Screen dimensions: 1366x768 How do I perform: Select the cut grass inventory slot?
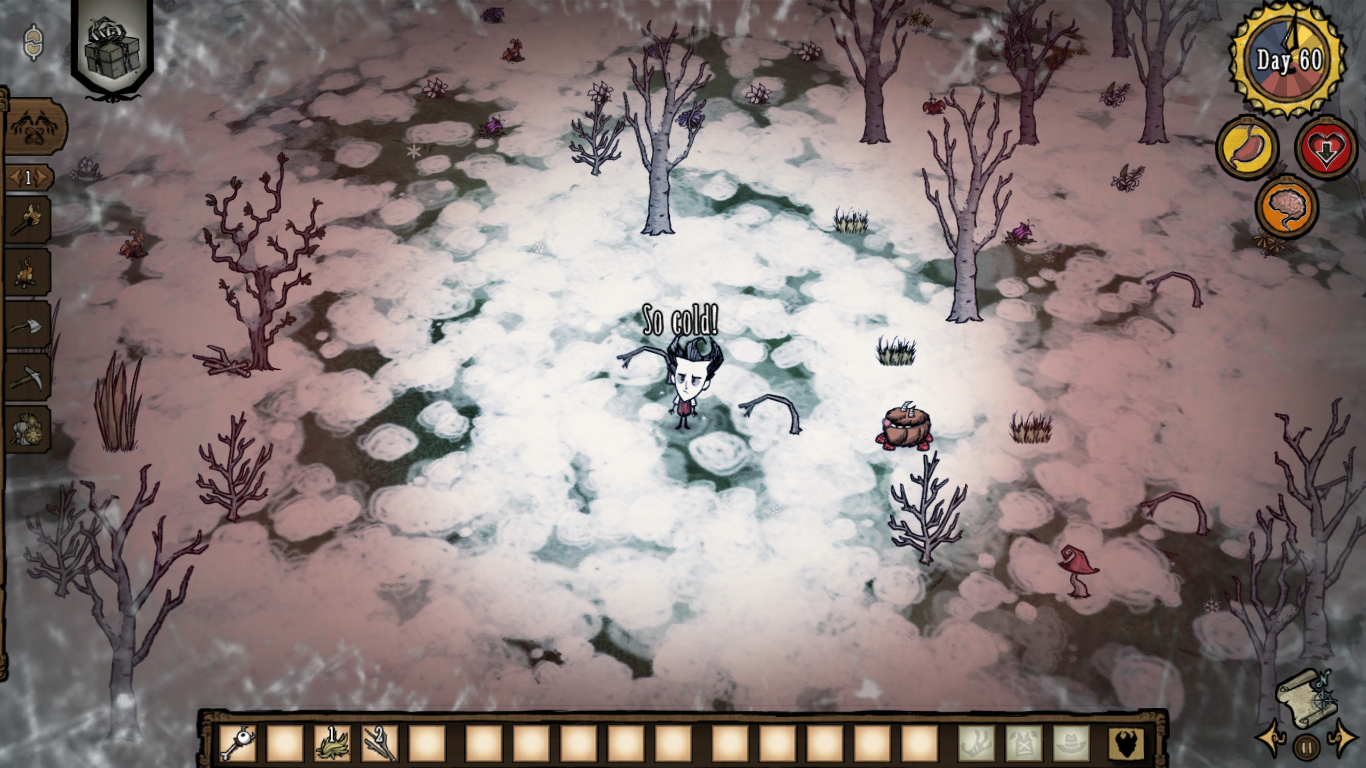pyautogui.click(x=333, y=743)
